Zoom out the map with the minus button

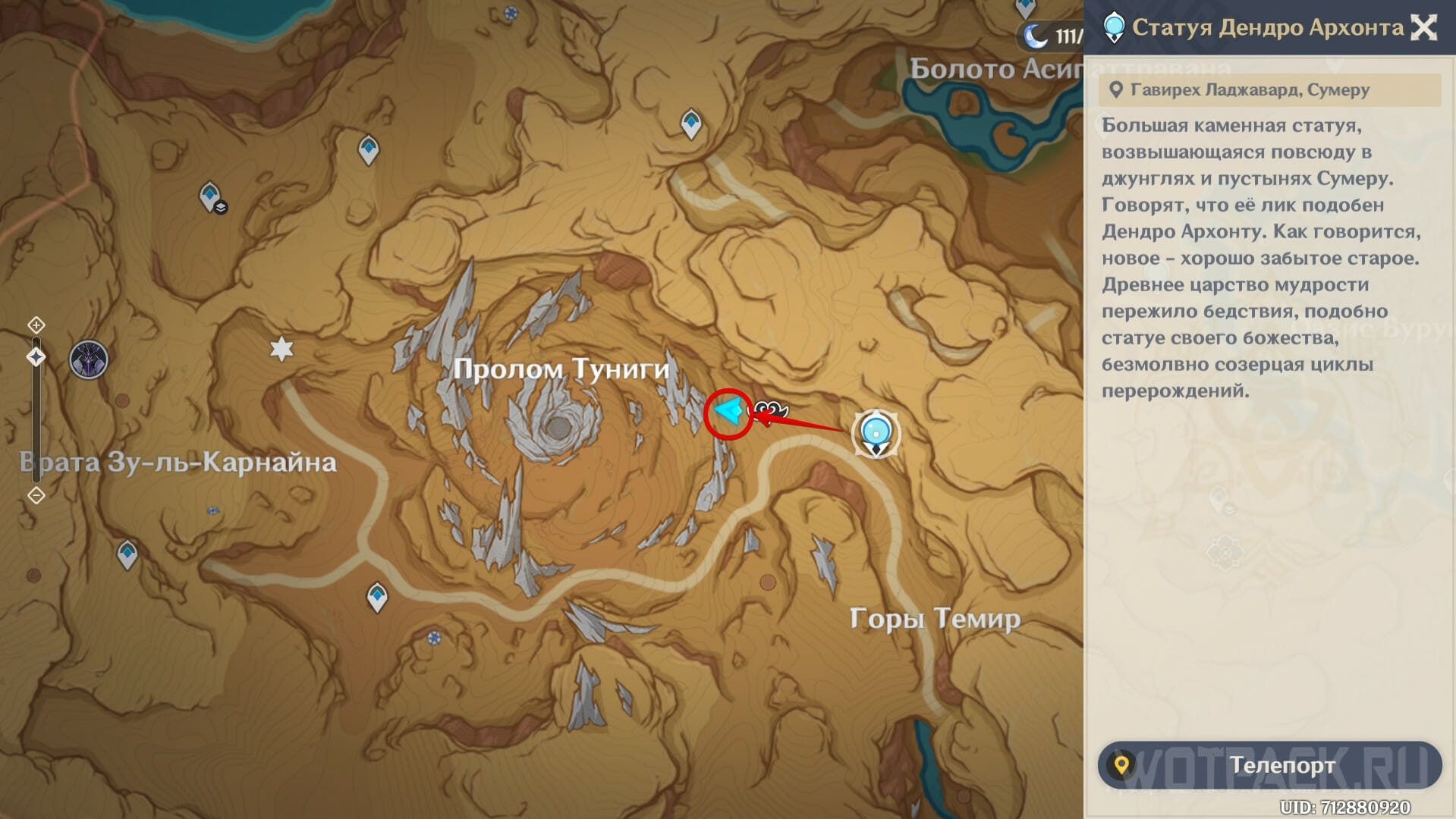pyautogui.click(x=36, y=496)
